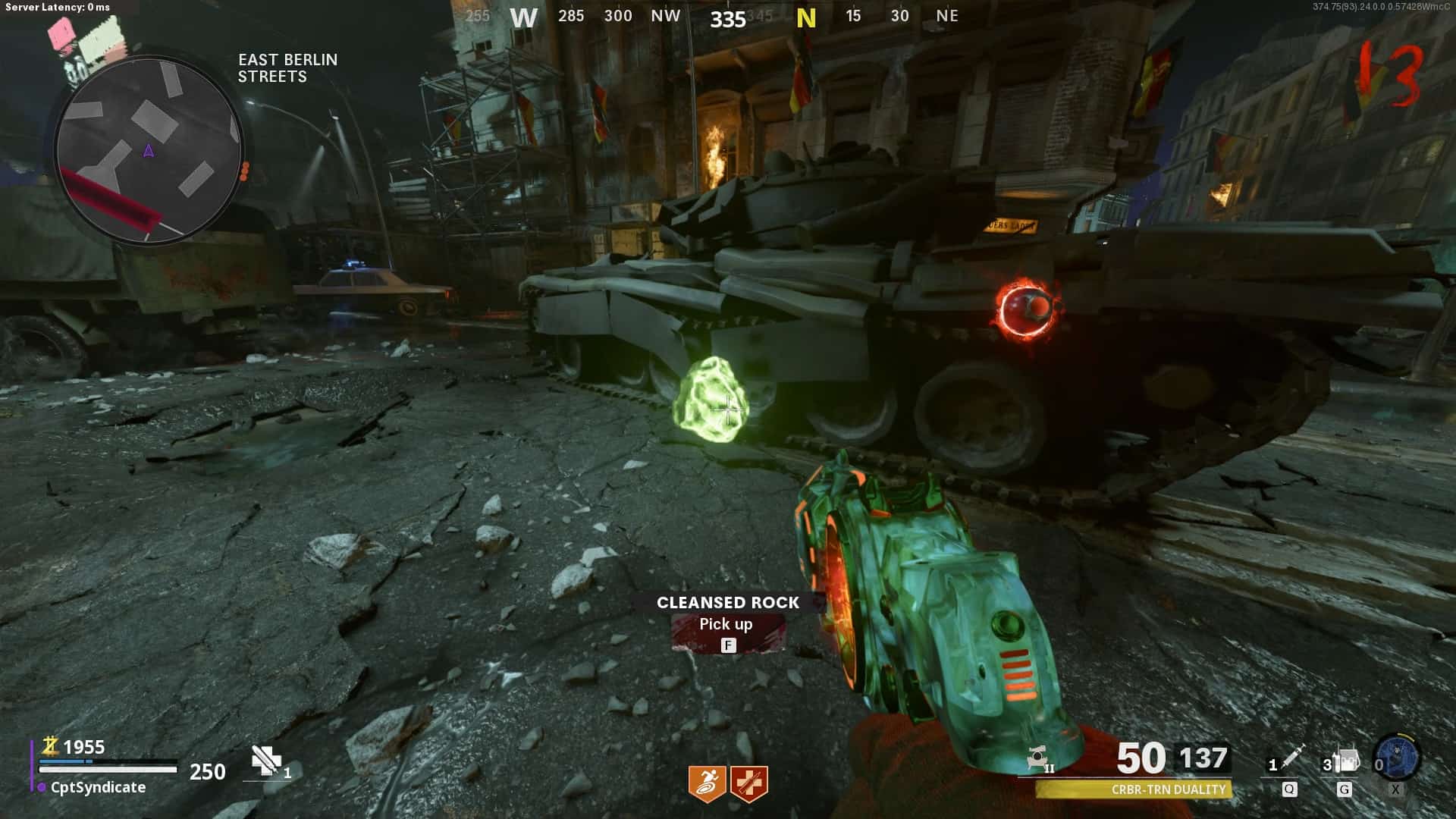Use the stim shot syringe icon
Screen dimensions: 1456x819
pyautogui.click(x=1292, y=758)
